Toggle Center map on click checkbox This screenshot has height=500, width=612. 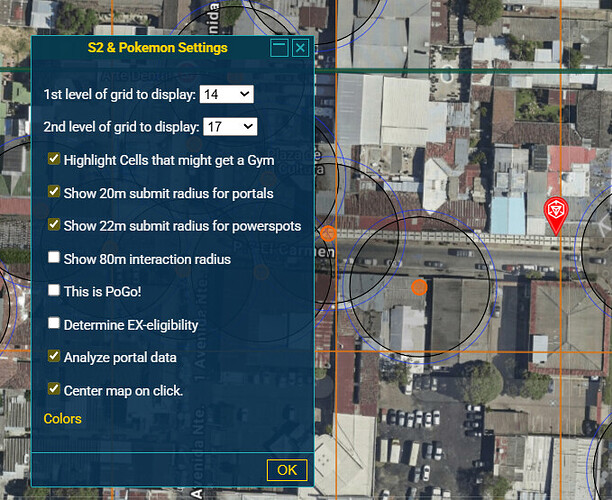(54, 390)
